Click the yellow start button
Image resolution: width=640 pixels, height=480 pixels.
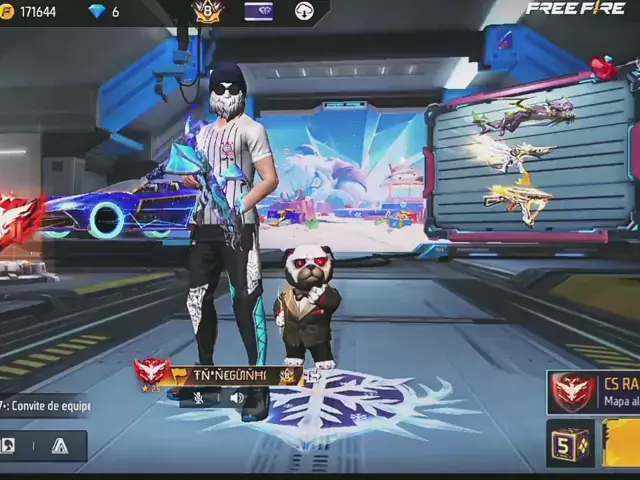pos(622,443)
